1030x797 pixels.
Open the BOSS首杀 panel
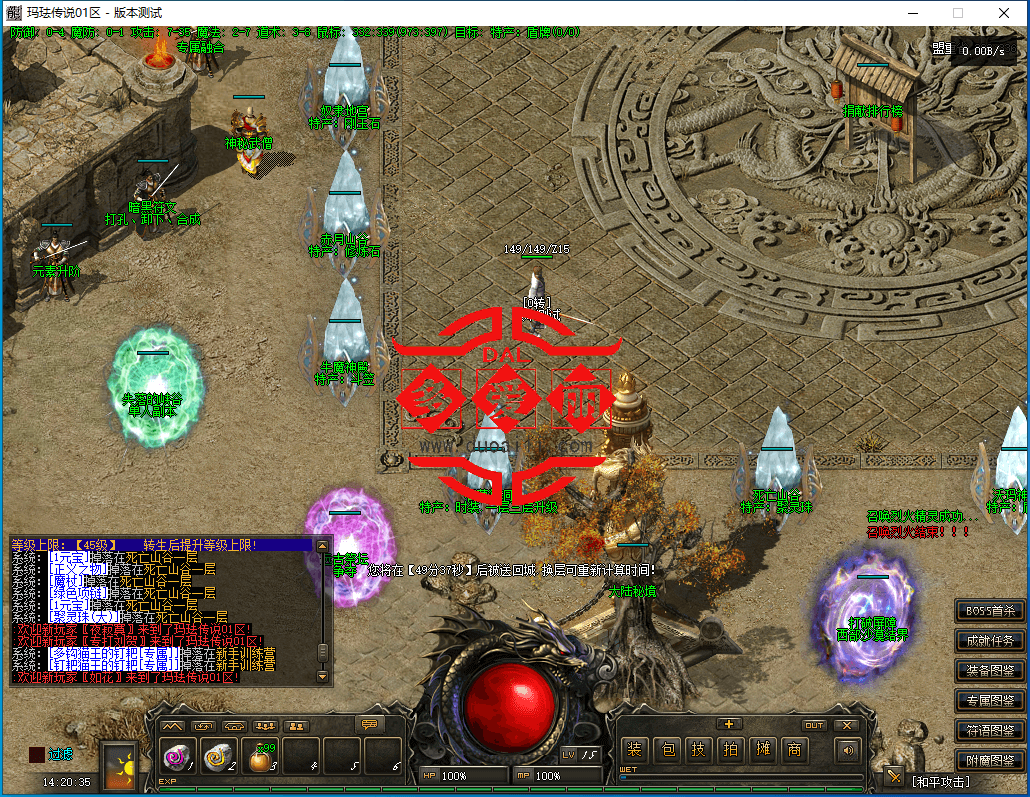point(989,610)
